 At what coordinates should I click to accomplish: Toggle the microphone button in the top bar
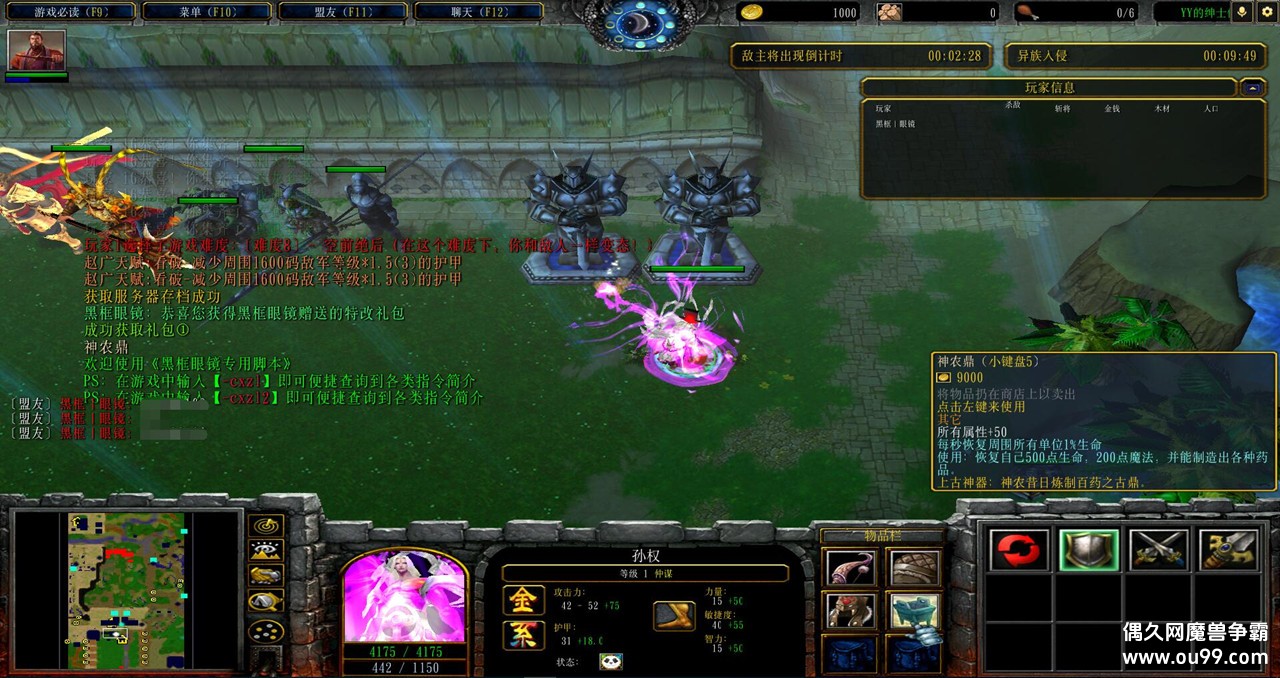(1243, 12)
